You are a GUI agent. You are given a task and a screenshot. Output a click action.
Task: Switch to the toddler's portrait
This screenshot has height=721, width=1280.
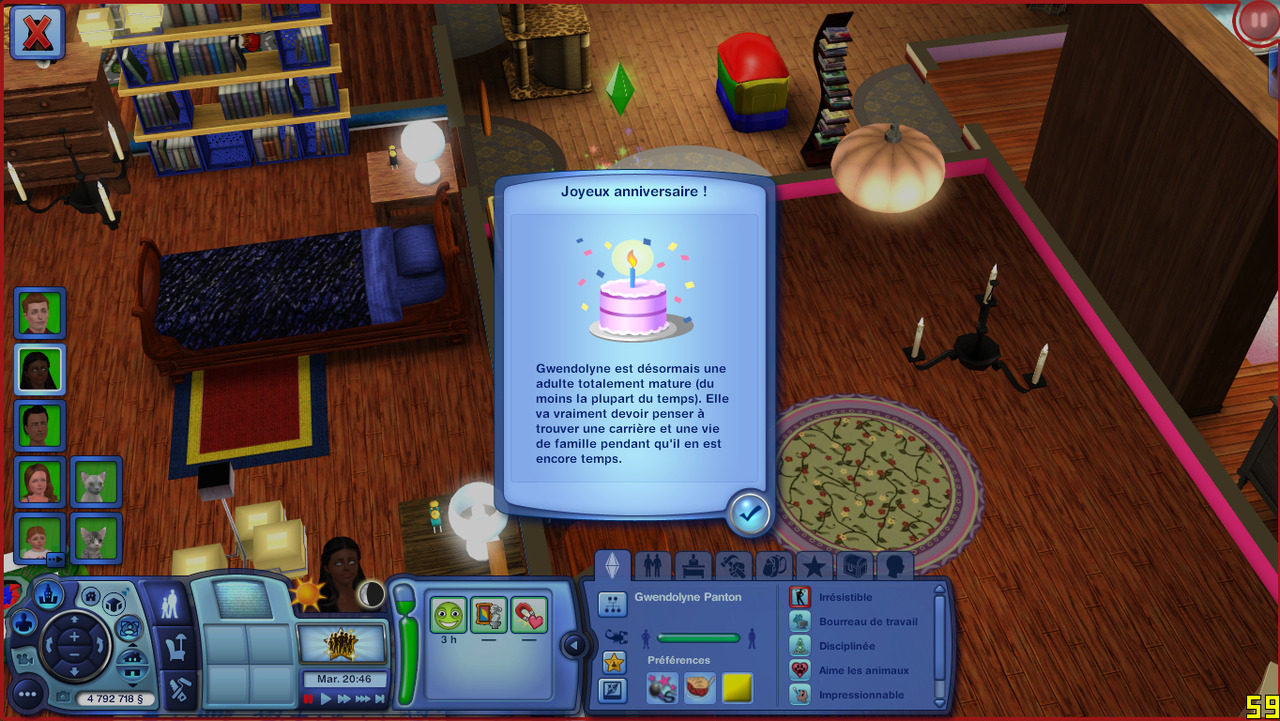40,539
